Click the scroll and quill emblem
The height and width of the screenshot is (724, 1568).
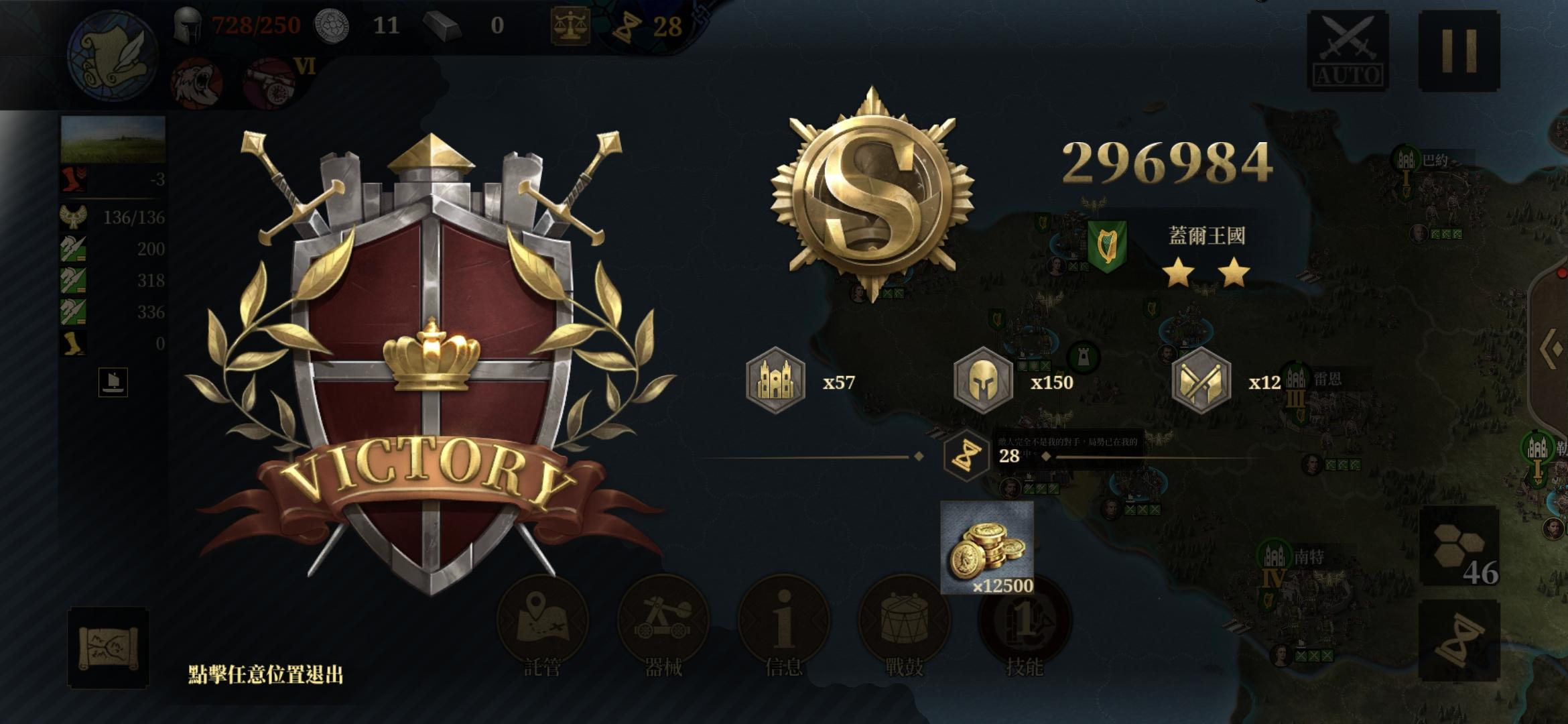(113, 55)
